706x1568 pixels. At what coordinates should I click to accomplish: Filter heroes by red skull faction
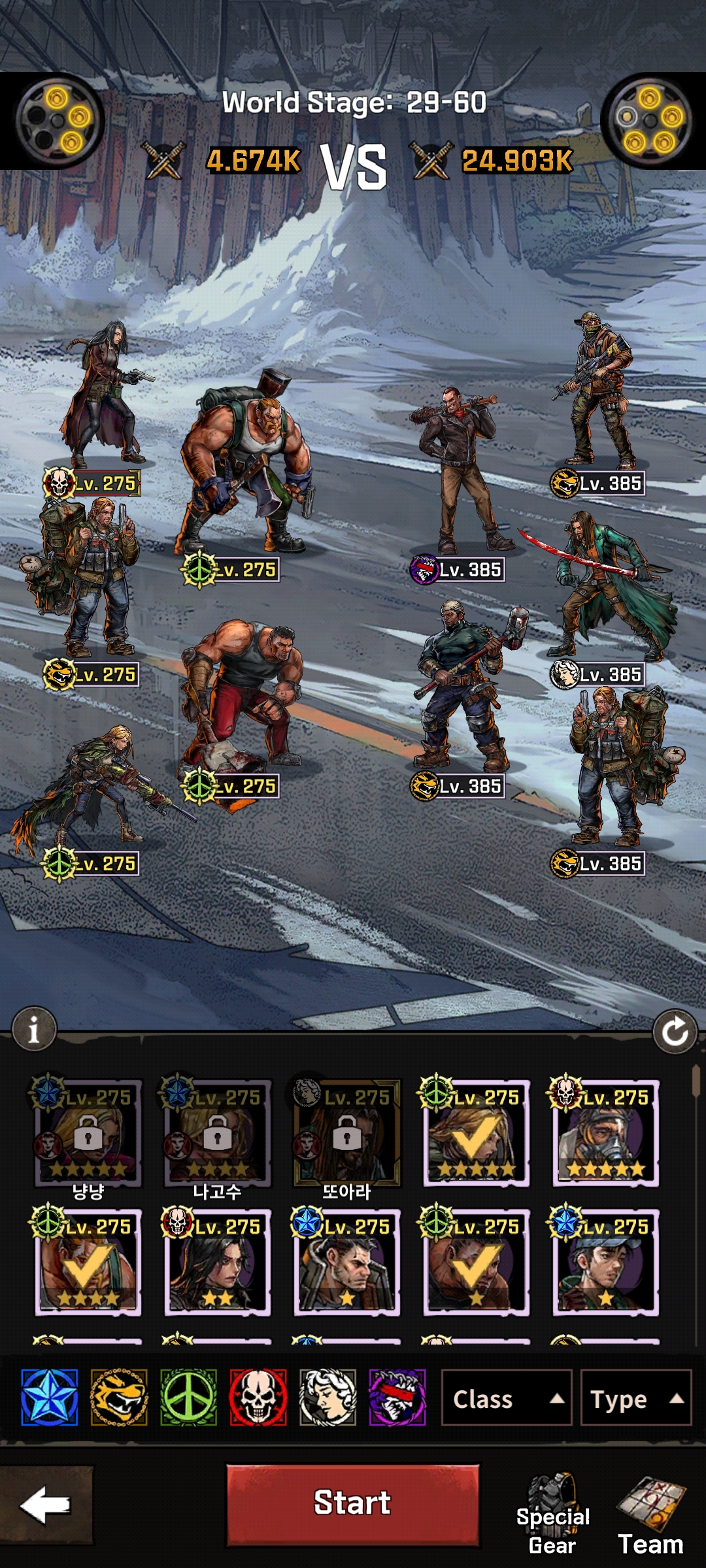[x=258, y=1397]
